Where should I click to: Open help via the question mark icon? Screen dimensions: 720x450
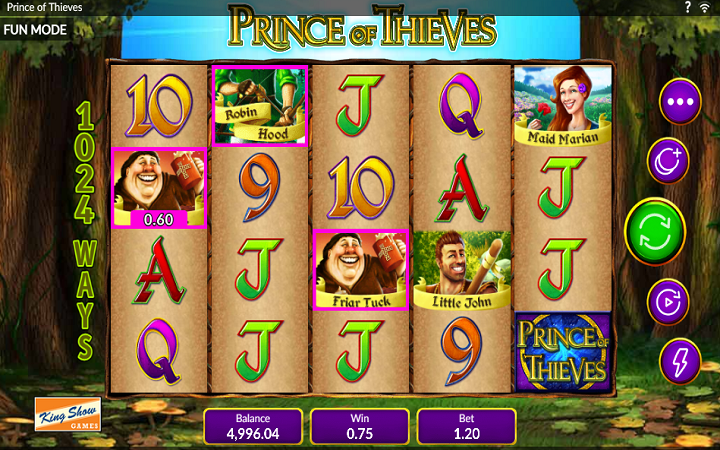pos(688,8)
